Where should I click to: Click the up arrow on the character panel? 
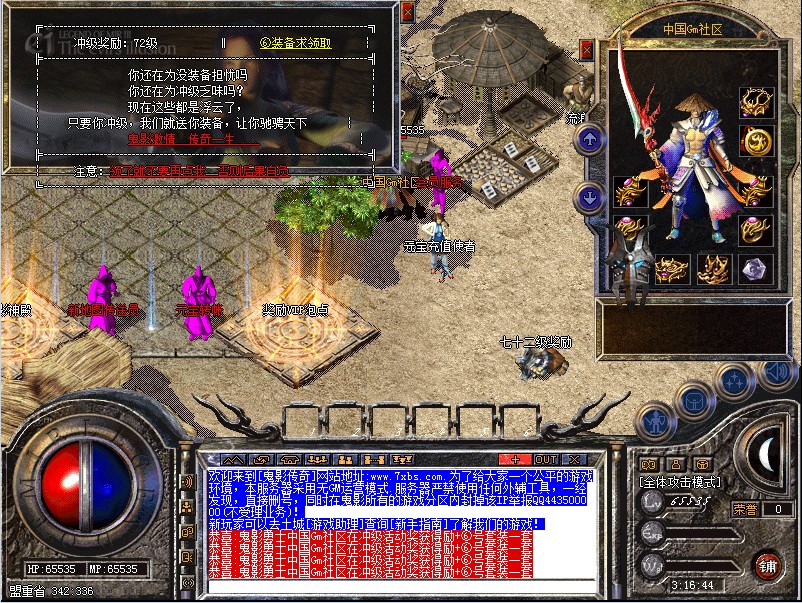coord(590,138)
